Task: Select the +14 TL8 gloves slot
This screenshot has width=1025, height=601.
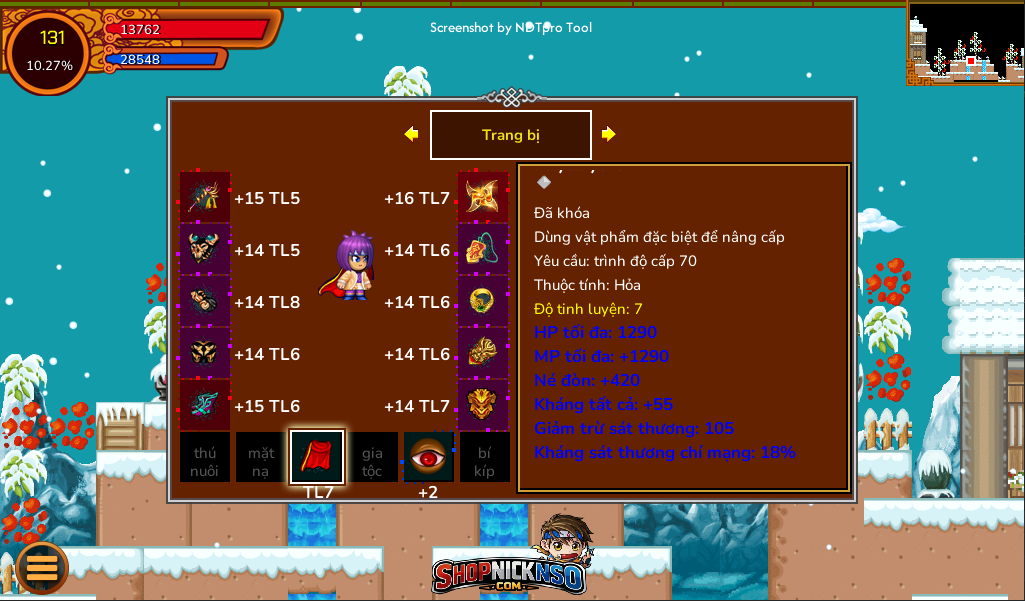Action: [x=205, y=302]
